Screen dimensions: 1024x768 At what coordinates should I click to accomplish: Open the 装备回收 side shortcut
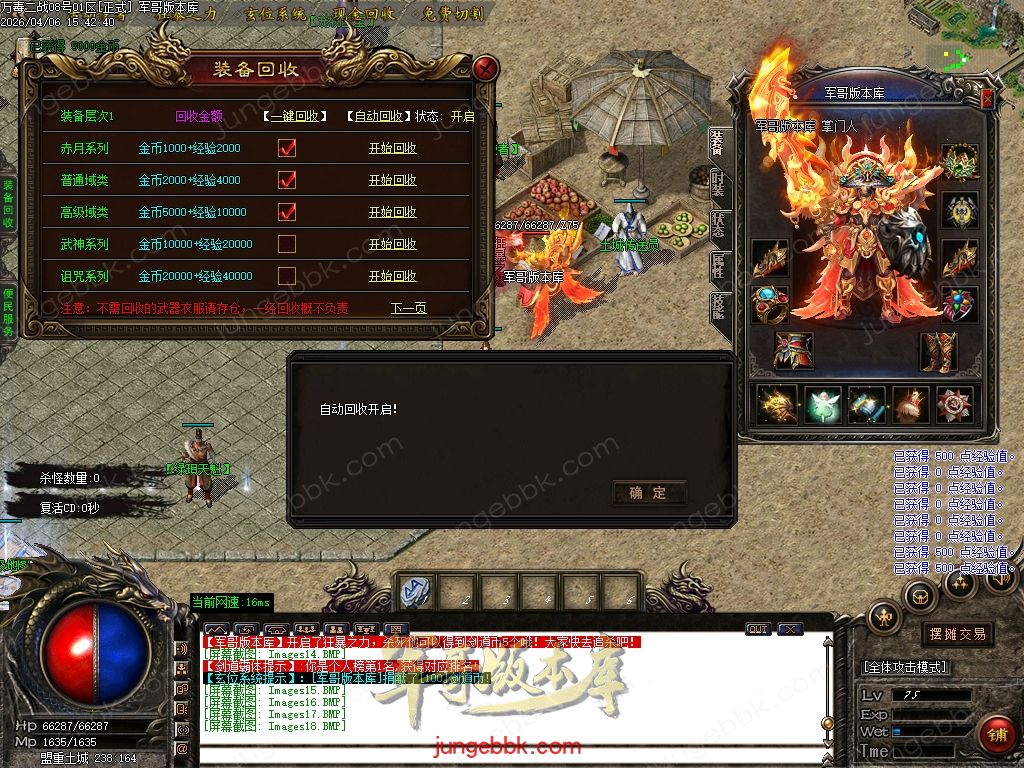pyautogui.click(x=8, y=205)
